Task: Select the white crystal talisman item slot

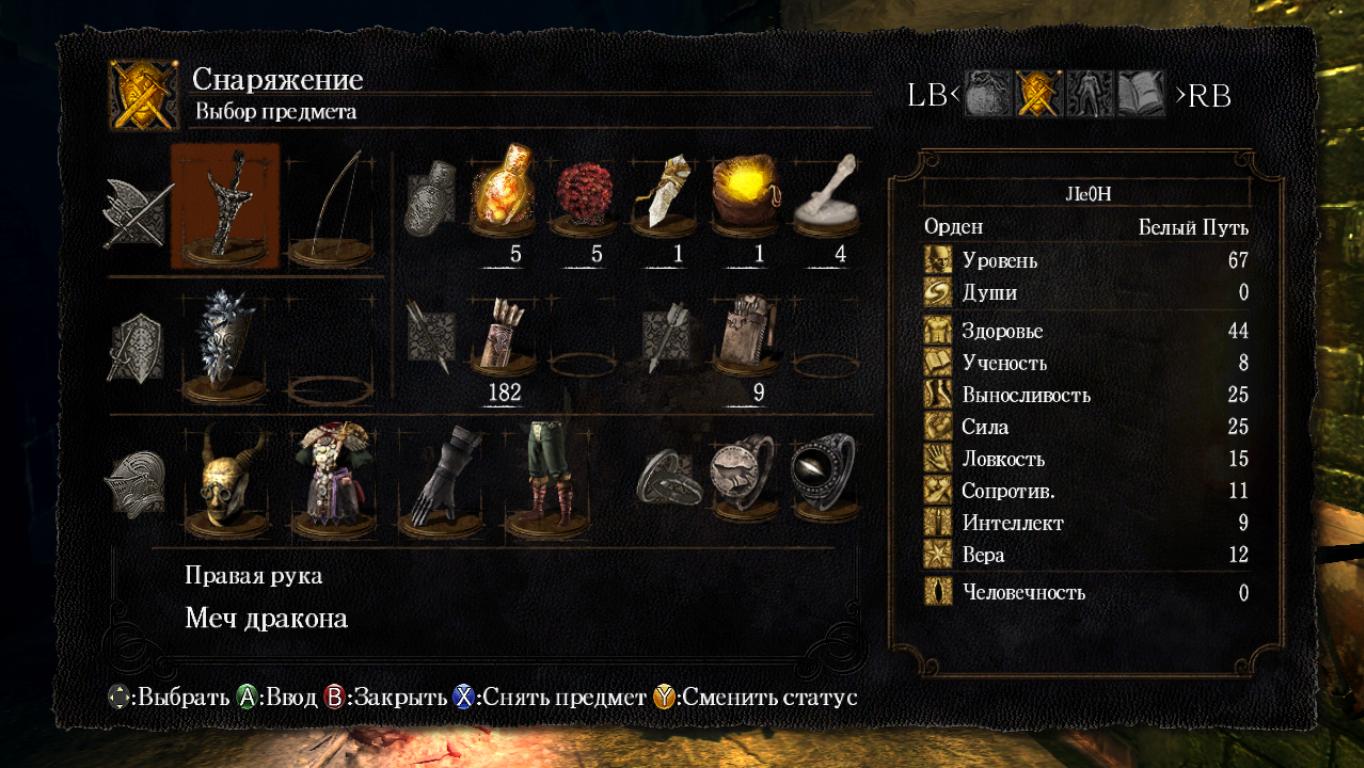Action: click(x=665, y=192)
